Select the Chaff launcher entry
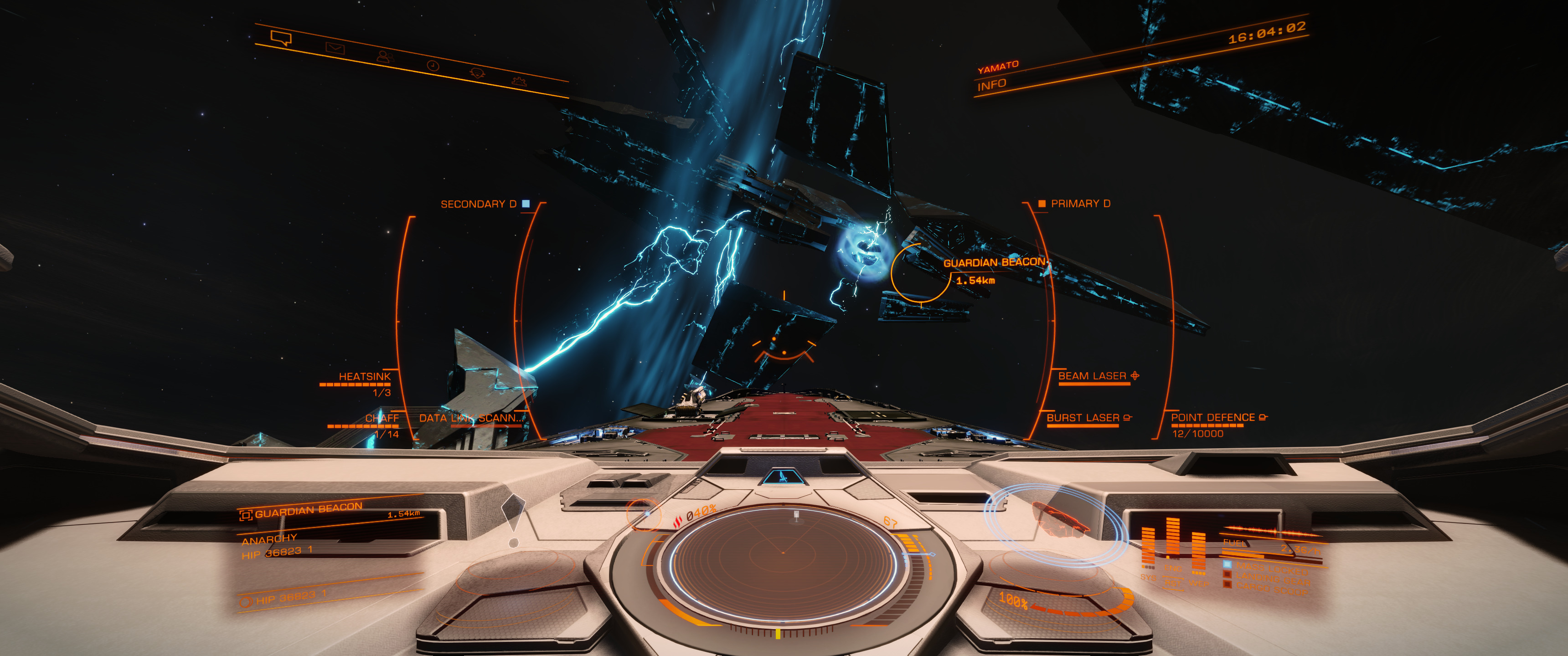1568x656 pixels. click(x=382, y=418)
